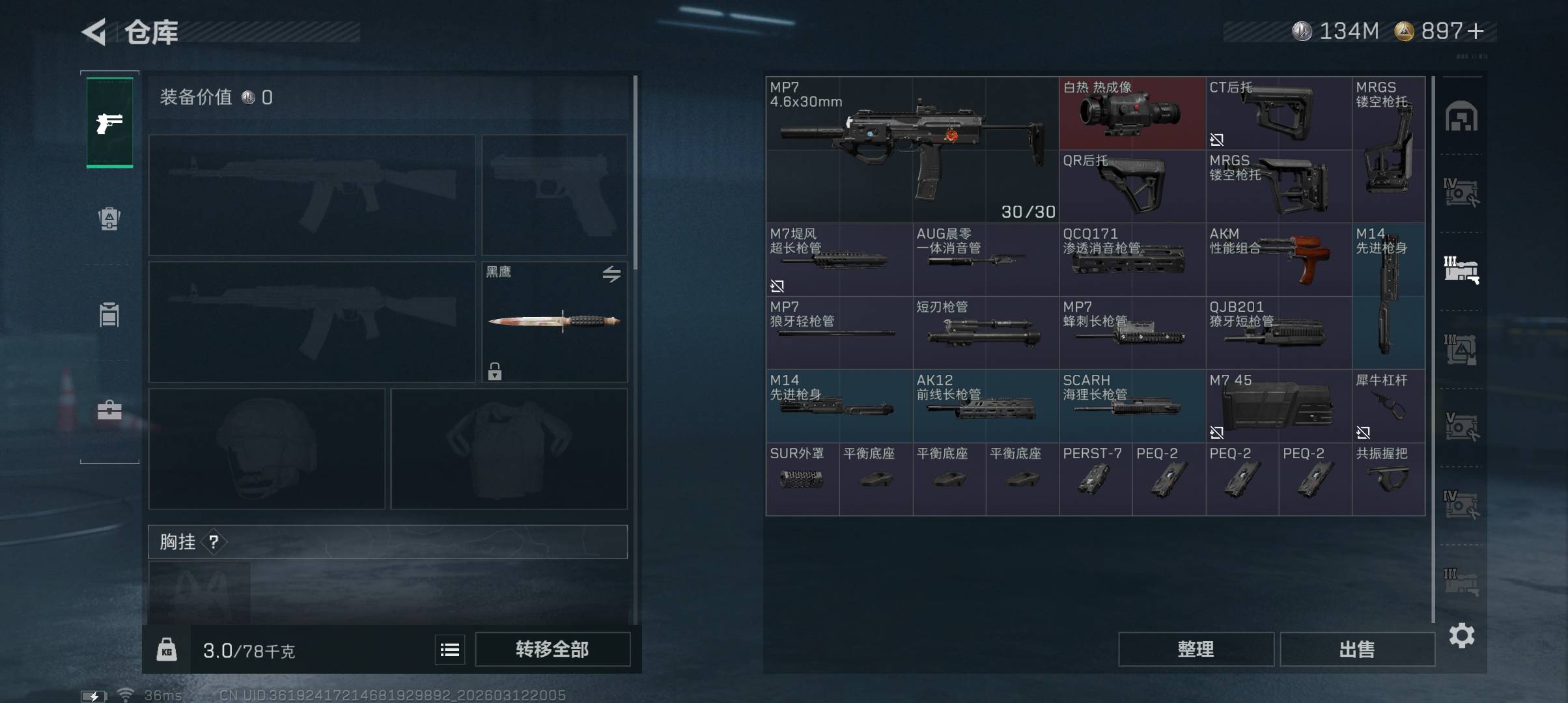Select the 黑鹰 knife melee slot
Image resolution: width=1568 pixels, height=703 pixels.
point(554,322)
